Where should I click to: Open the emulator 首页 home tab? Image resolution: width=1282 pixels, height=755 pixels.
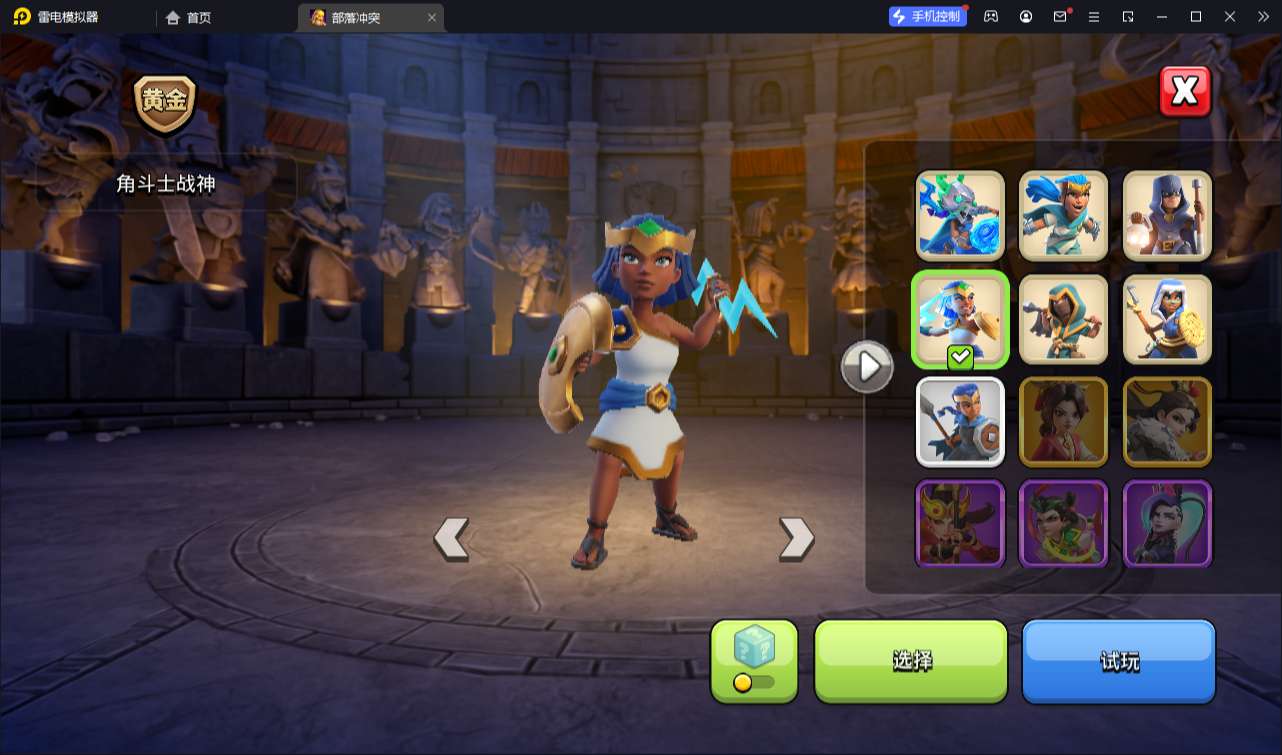click(189, 17)
